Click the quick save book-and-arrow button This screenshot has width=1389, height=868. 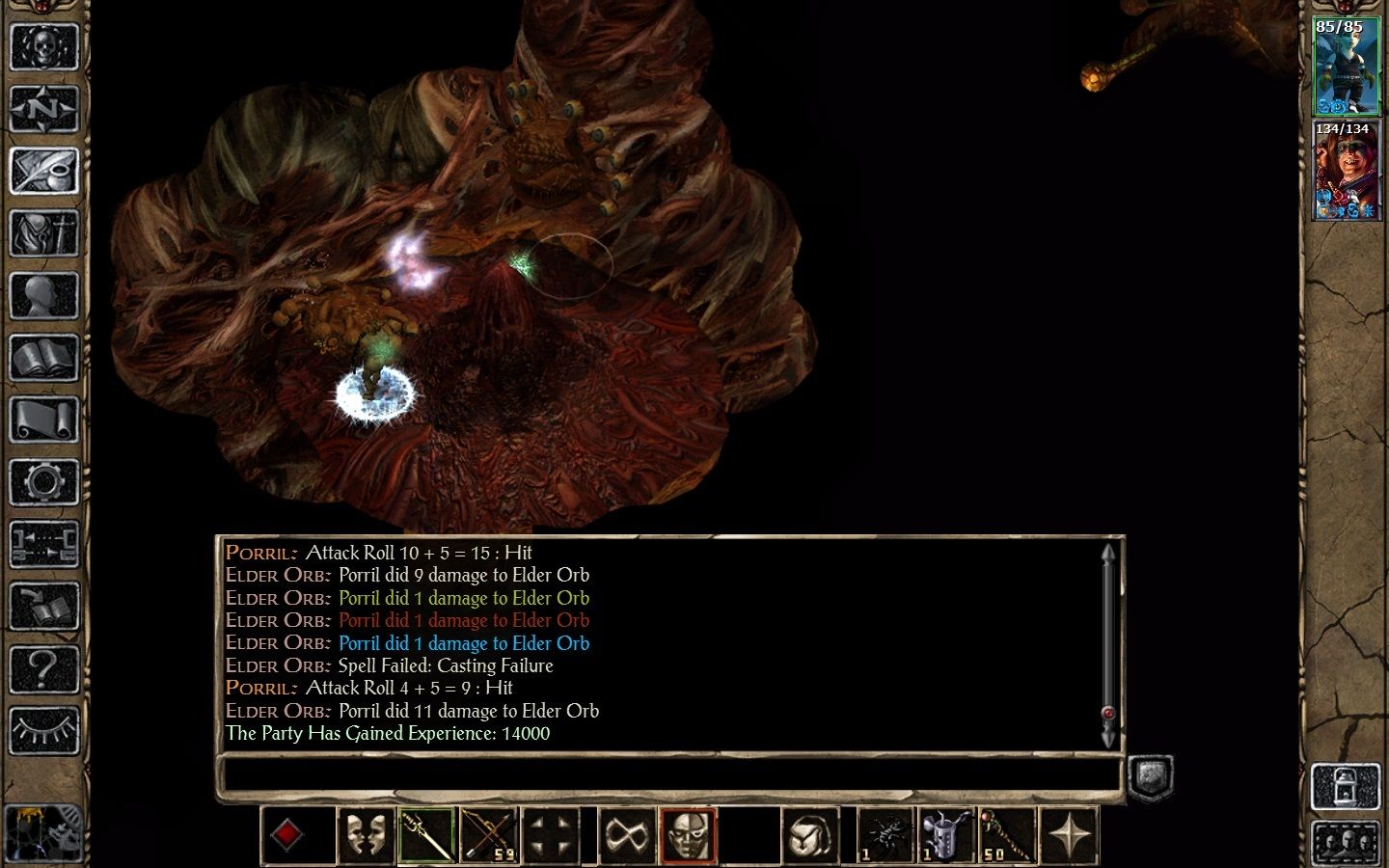pos(43,606)
